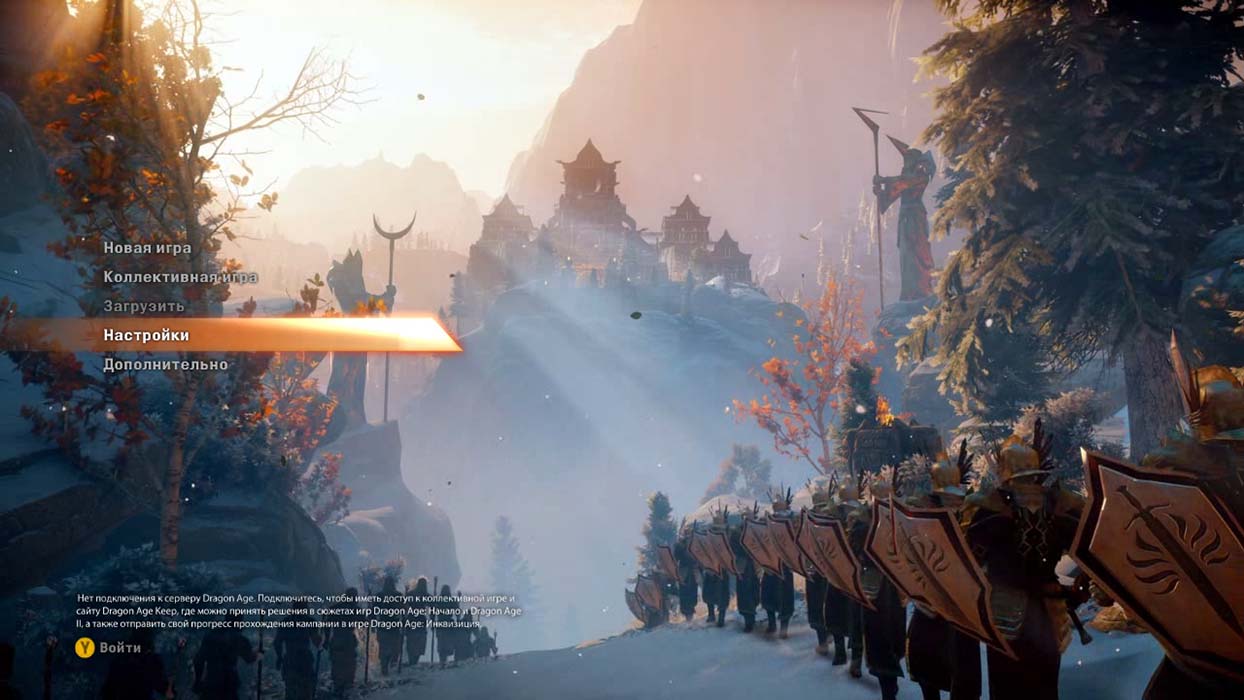Start a new game via Новая игра
This screenshot has width=1244, height=700.
click(x=147, y=248)
